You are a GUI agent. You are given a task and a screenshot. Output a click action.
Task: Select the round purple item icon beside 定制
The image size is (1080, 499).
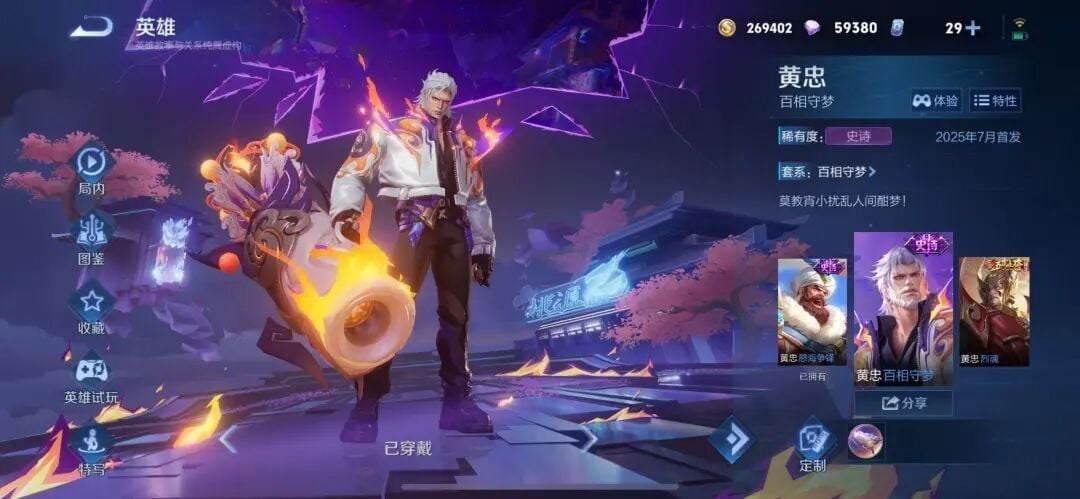(865, 440)
